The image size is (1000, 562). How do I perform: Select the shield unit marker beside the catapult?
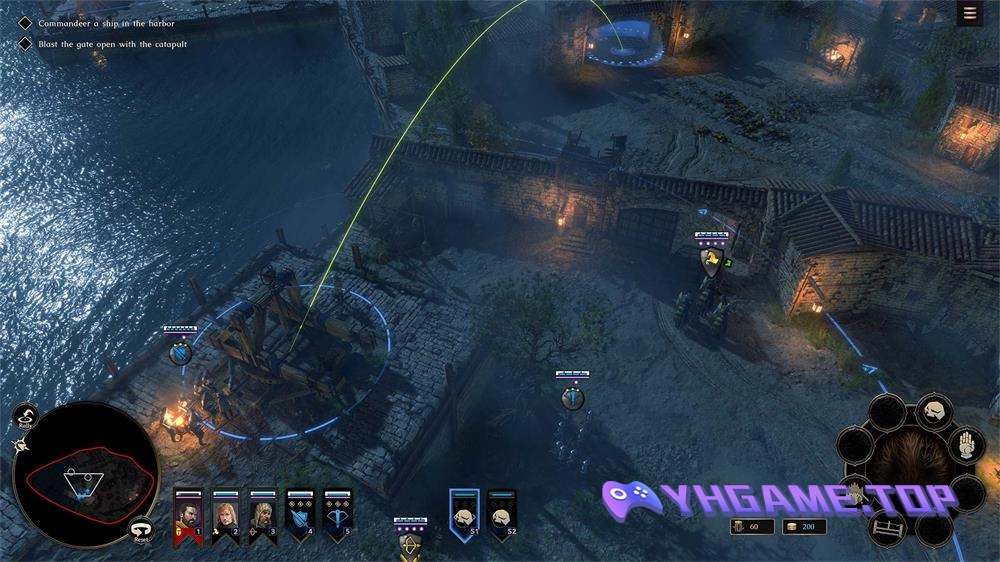(180, 352)
